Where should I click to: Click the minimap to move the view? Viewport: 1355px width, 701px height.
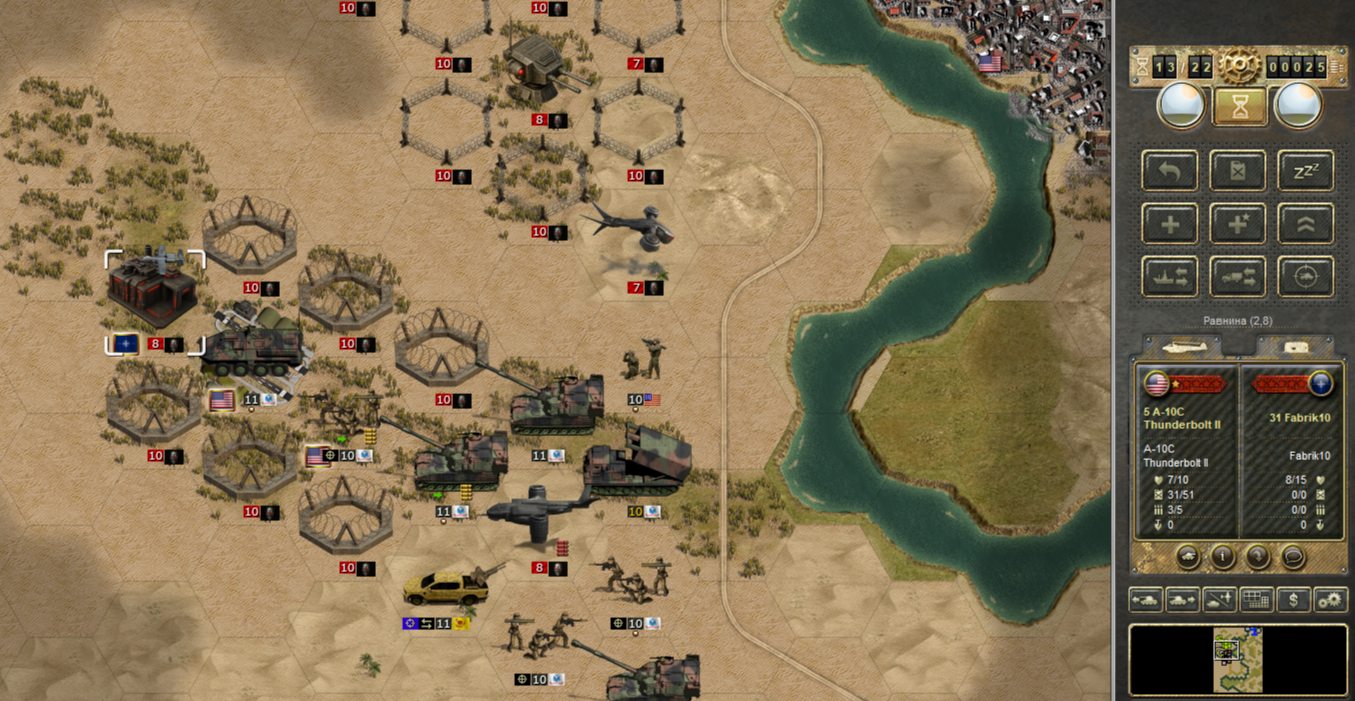[x=1237, y=659]
